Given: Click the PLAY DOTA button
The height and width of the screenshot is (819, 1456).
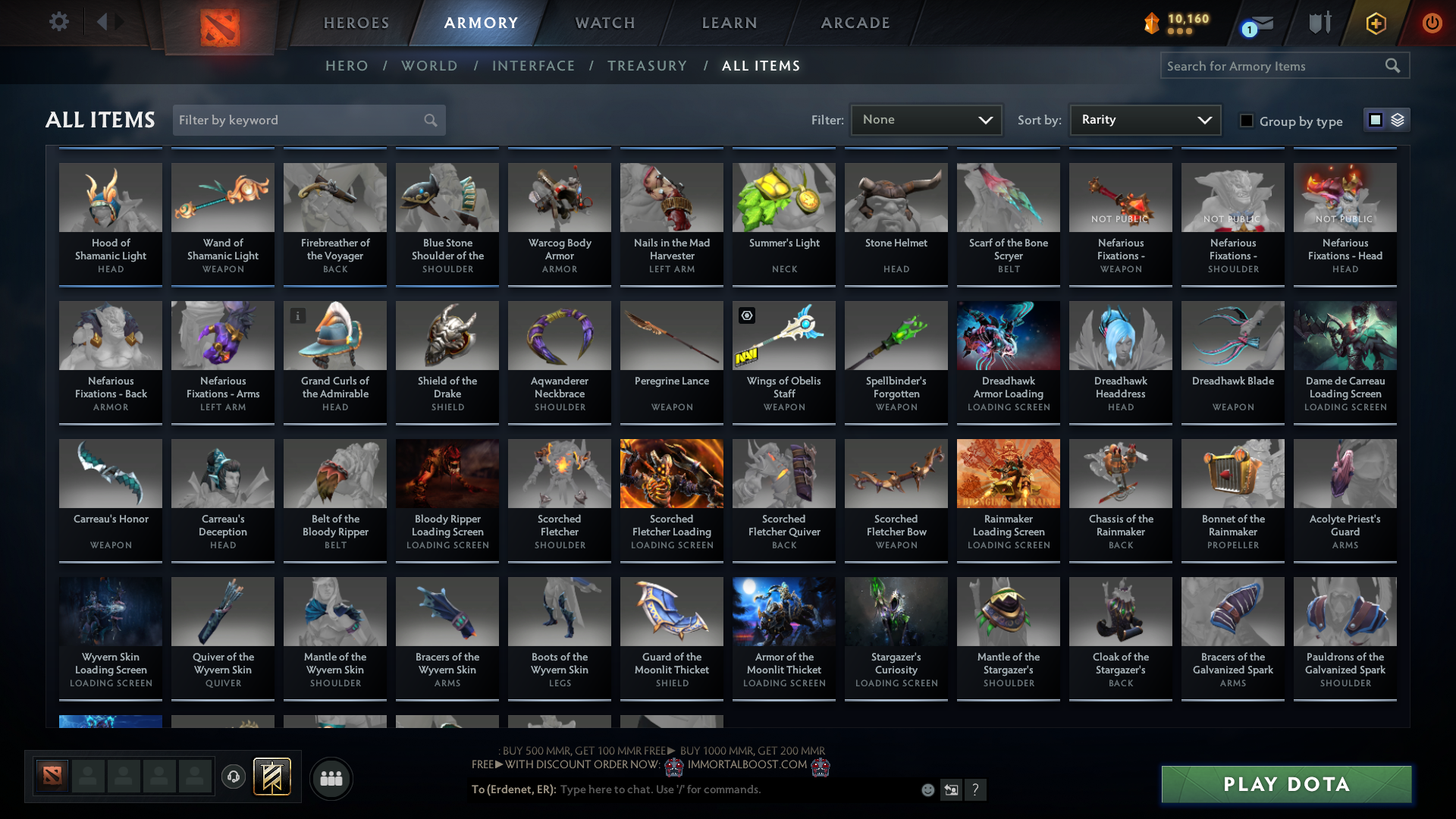Looking at the screenshot, I should pos(1285,784).
